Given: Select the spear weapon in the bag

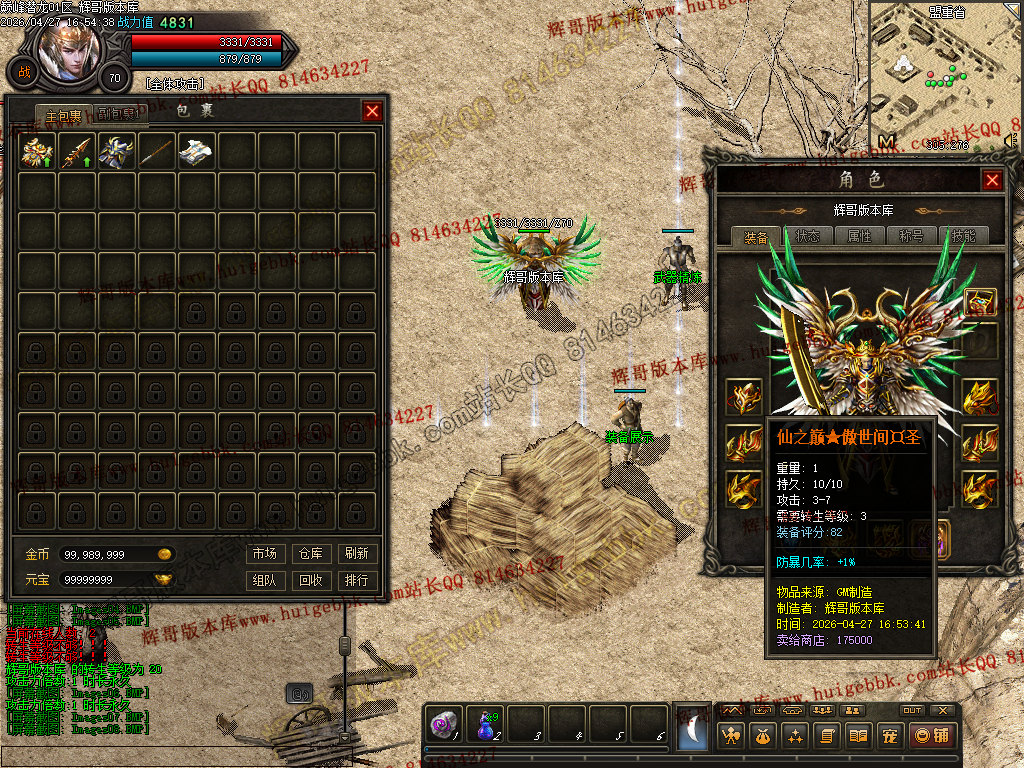Looking at the screenshot, I should coord(77,151).
